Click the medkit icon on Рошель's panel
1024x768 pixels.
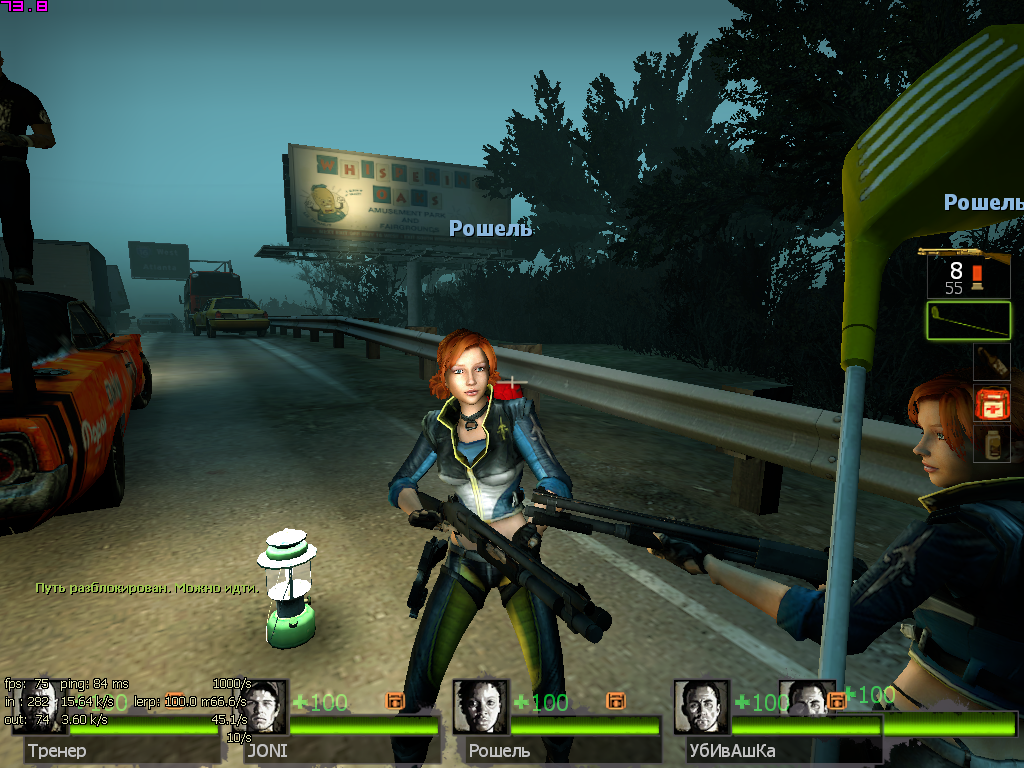615,701
